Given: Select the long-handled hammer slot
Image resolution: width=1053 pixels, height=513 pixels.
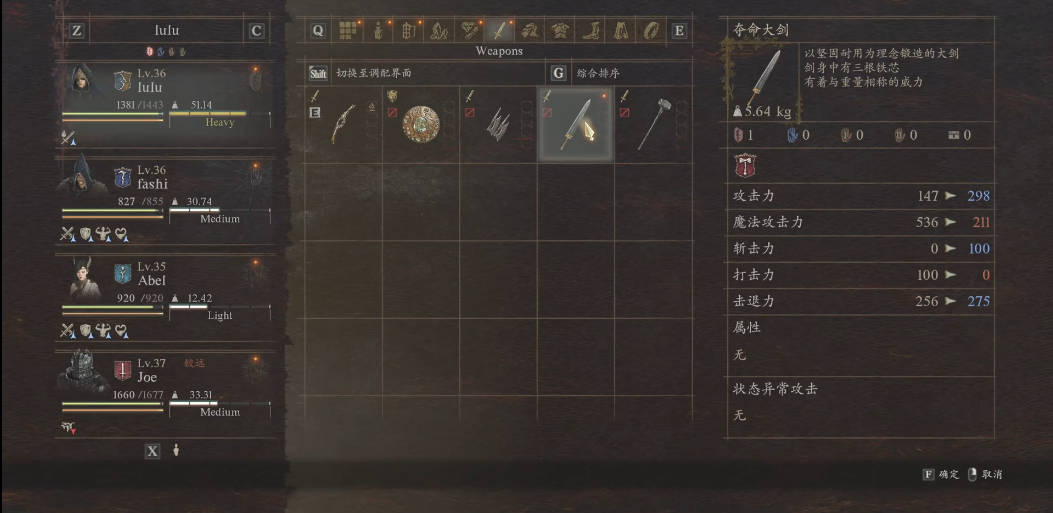Looking at the screenshot, I should pyautogui.click(x=653, y=124).
